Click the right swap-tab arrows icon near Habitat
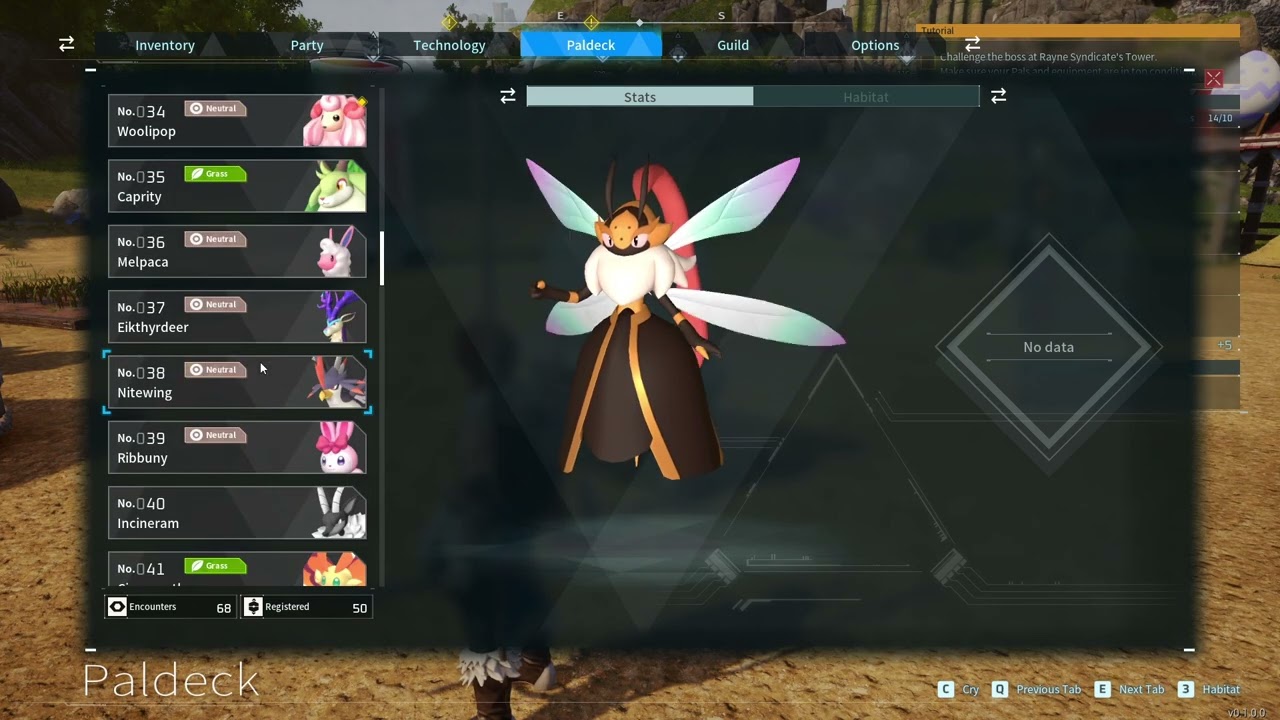The image size is (1280, 720). pos(997,96)
